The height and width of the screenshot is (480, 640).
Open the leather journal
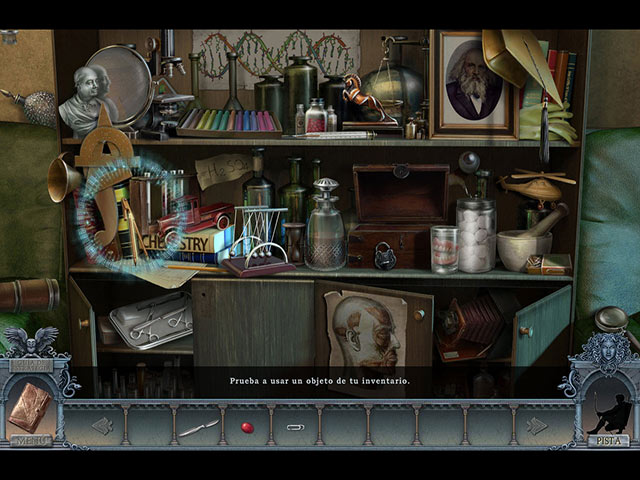[29, 408]
